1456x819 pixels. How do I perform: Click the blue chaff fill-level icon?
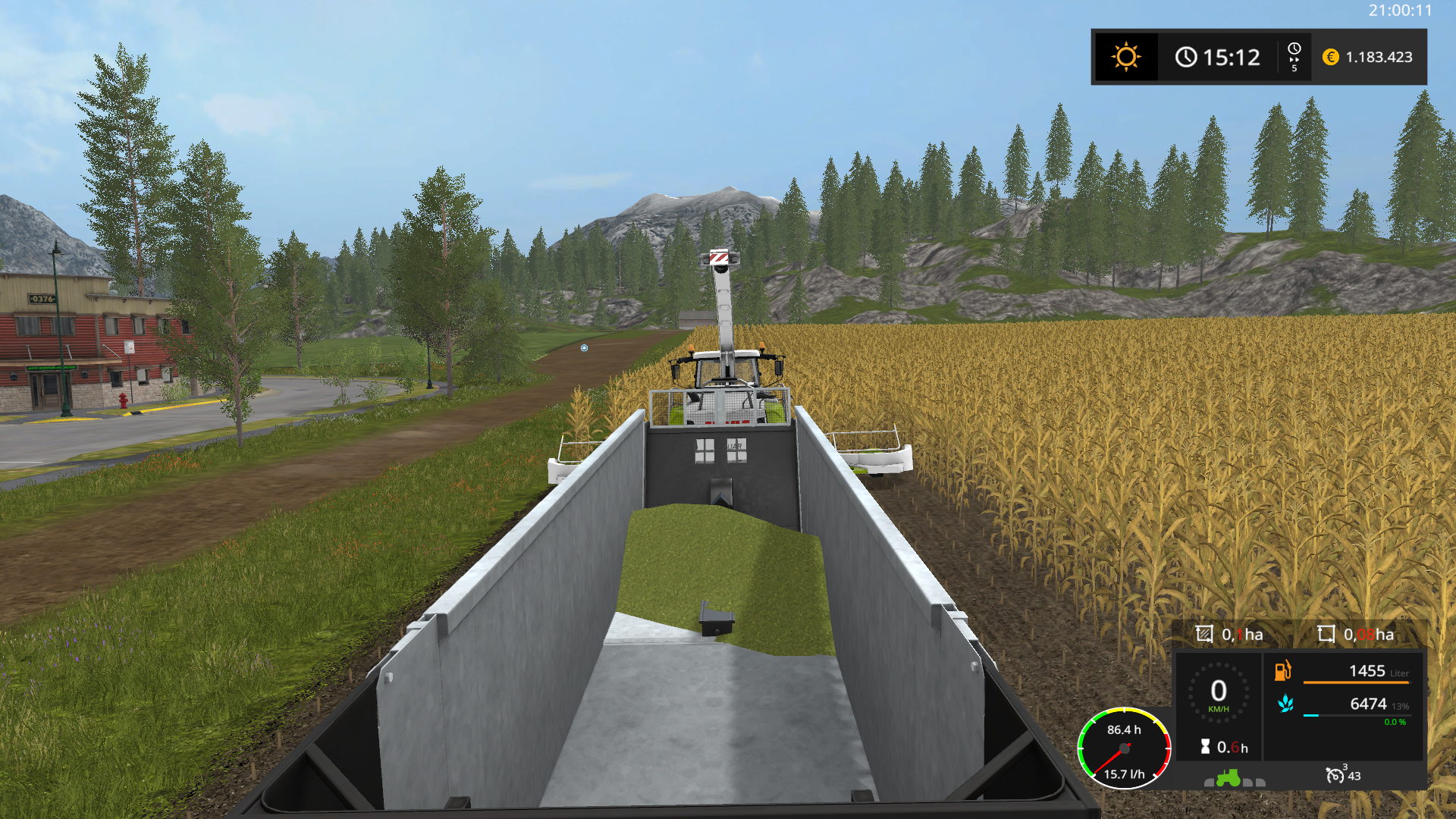[x=1285, y=704]
